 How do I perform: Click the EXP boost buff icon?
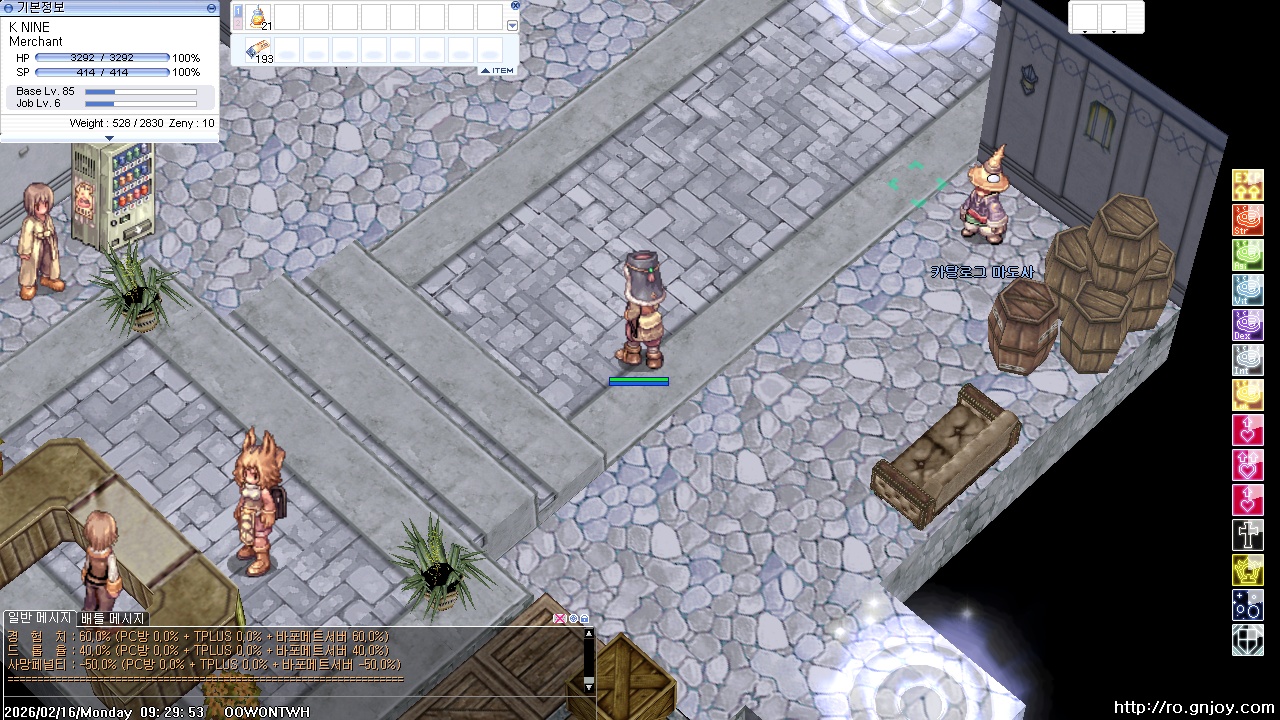point(1247,185)
